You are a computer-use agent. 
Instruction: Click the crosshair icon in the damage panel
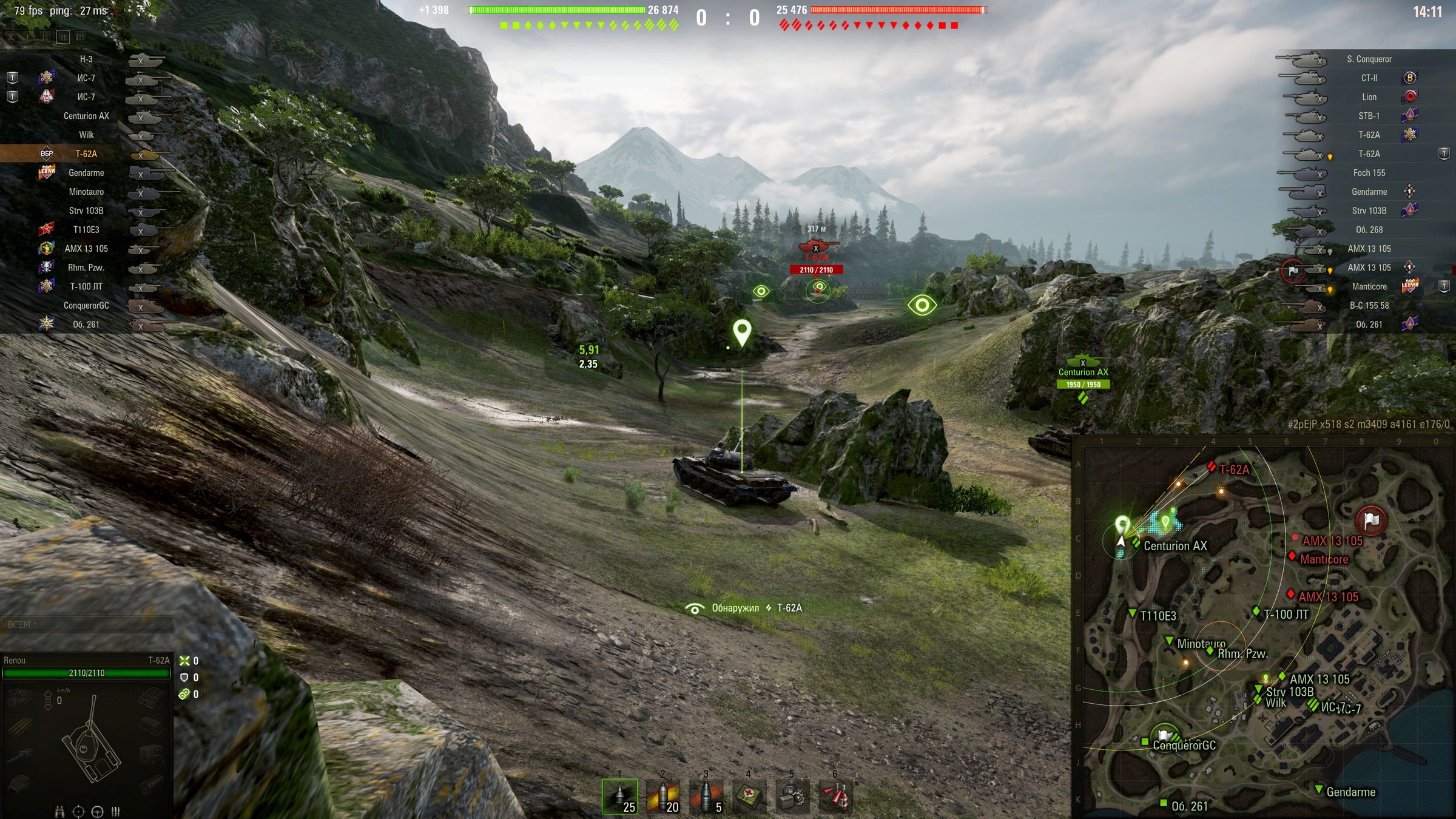click(78, 811)
